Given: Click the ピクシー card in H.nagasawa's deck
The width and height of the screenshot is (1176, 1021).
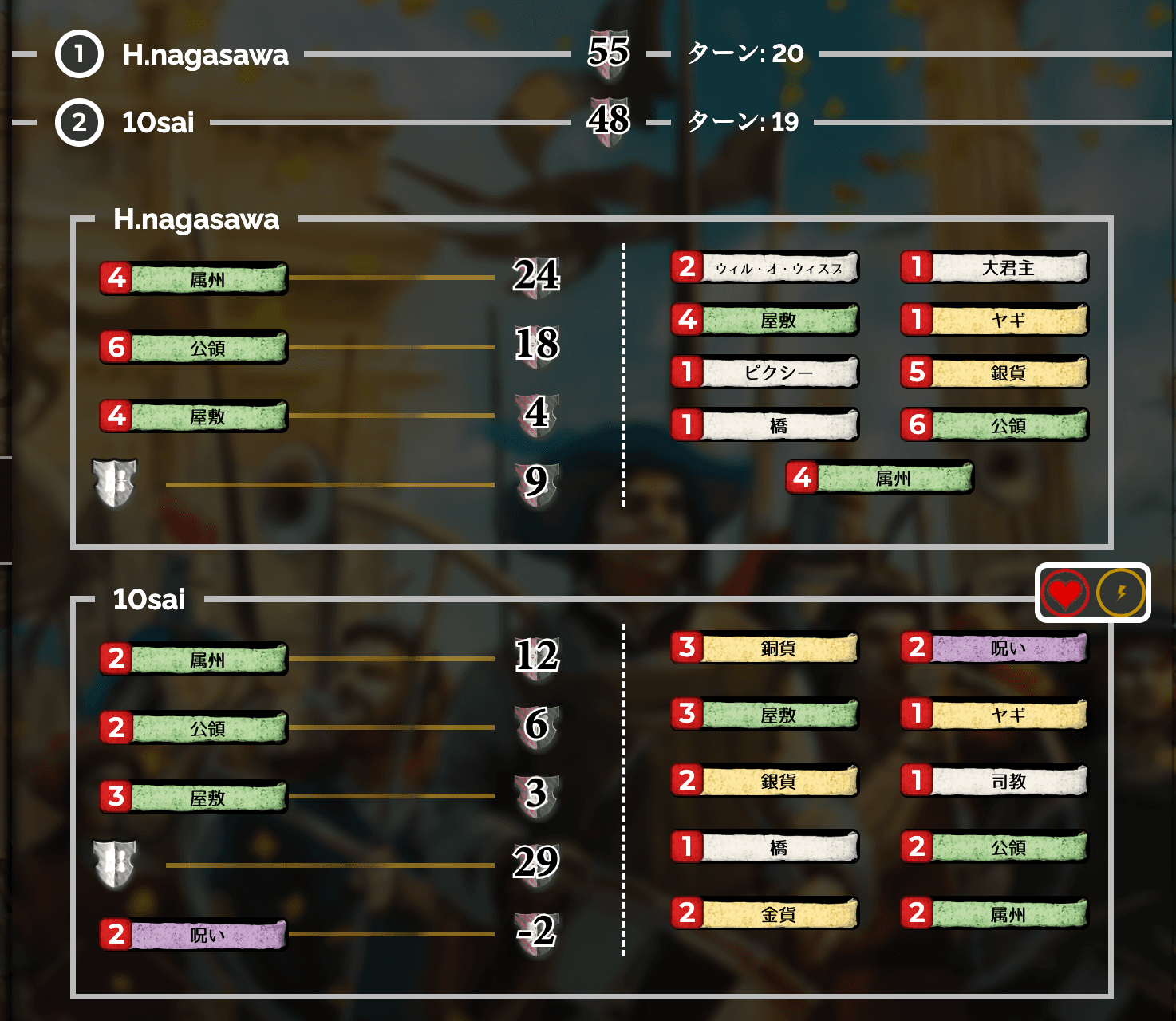Looking at the screenshot, I should [764, 373].
